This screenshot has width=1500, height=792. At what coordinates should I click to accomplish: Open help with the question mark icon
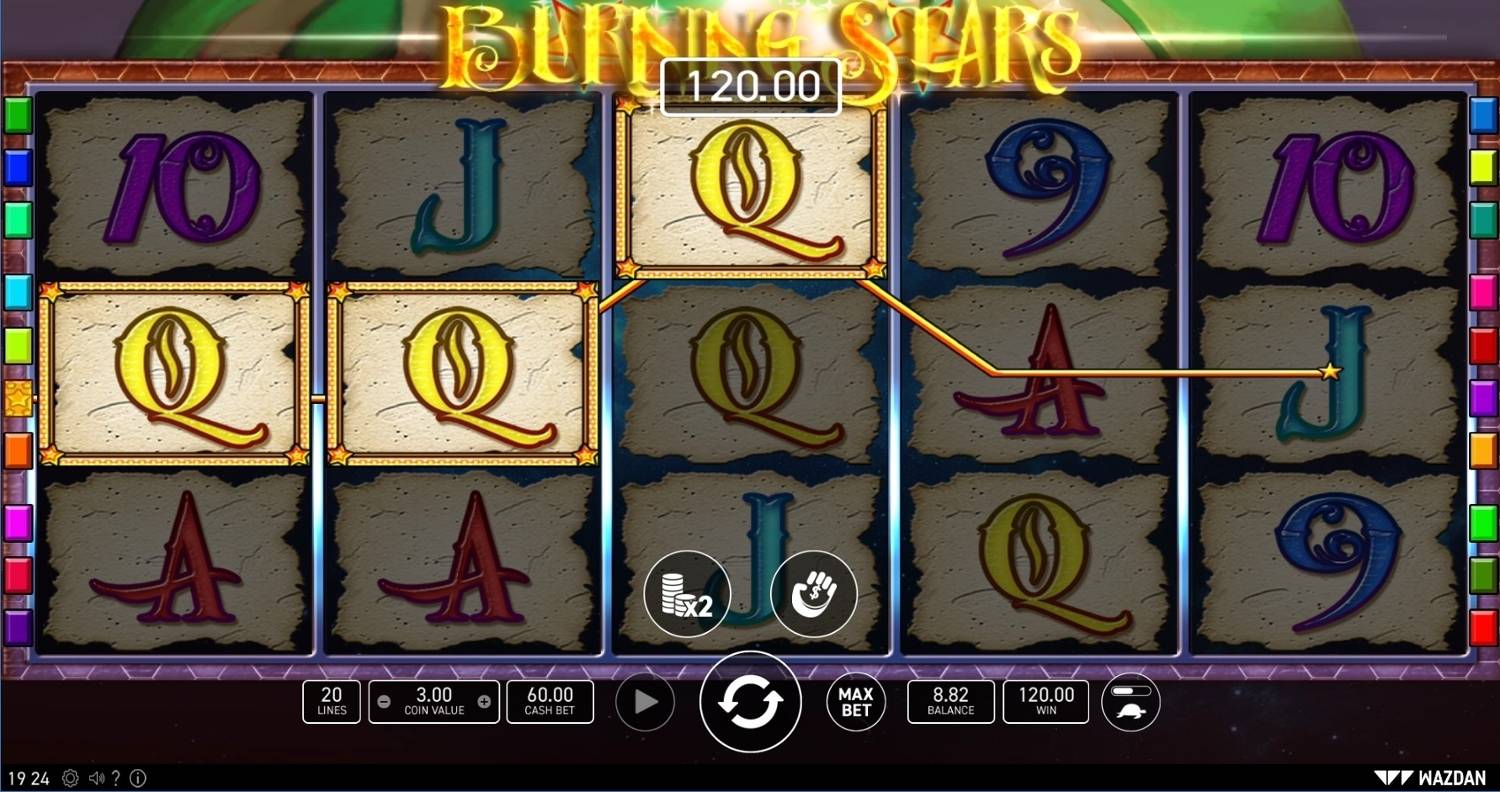point(116,778)
